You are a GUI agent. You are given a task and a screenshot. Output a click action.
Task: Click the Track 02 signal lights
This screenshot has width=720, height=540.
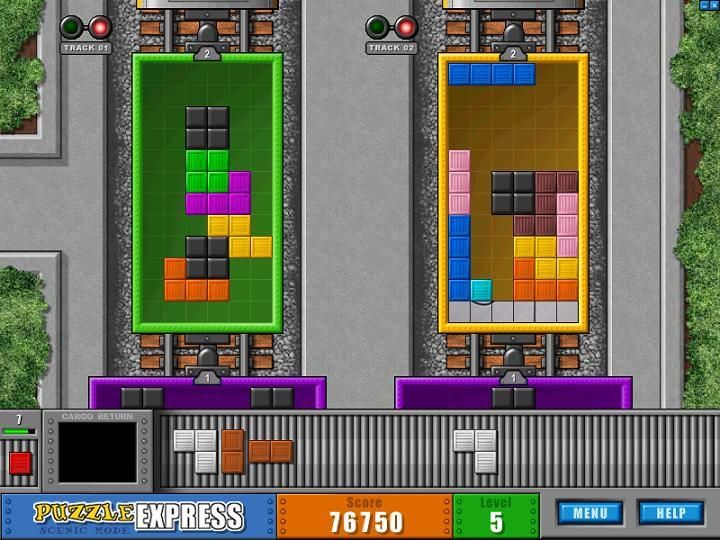391,27
